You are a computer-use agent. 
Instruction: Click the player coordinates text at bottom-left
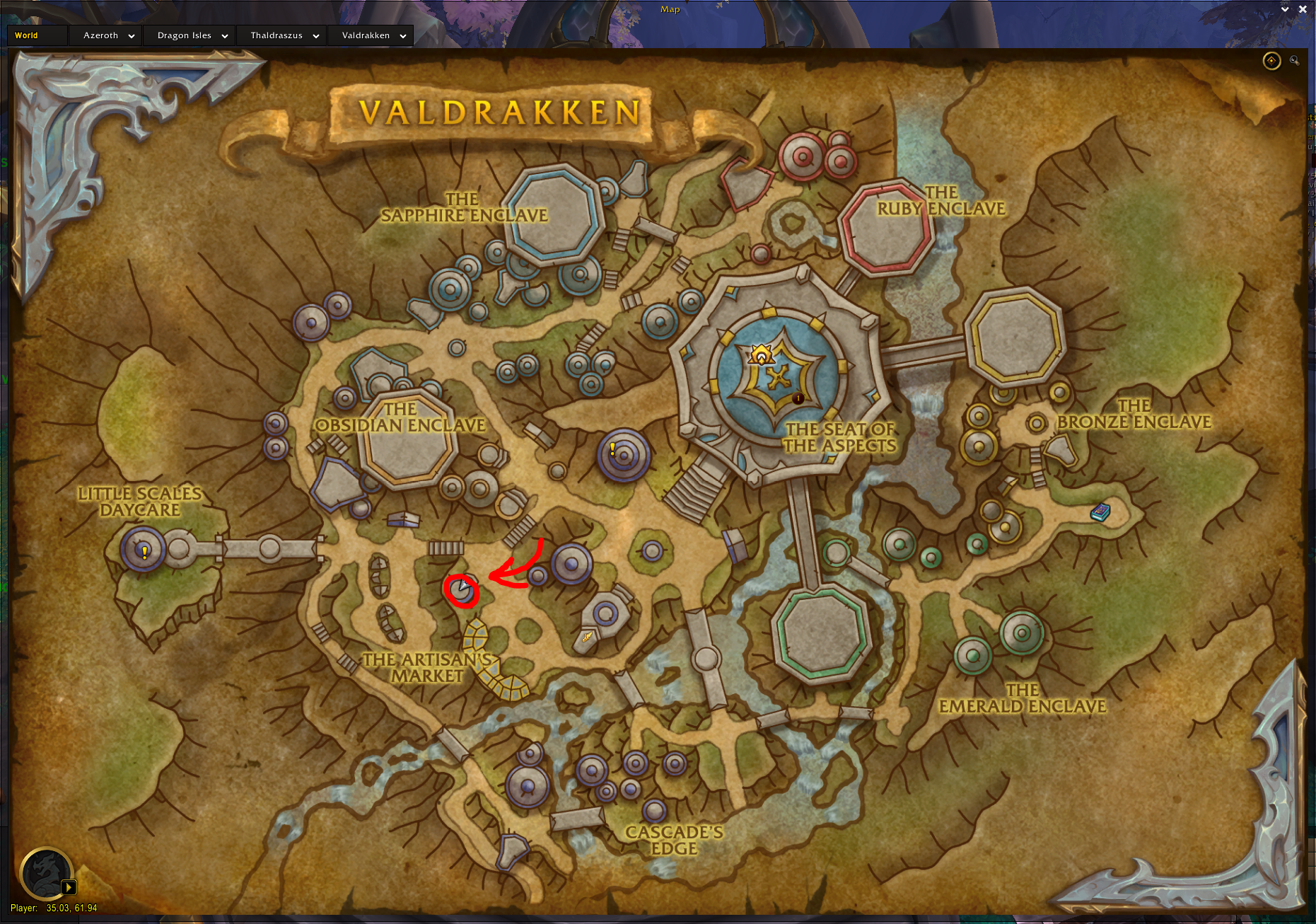(x=57, y=908)
